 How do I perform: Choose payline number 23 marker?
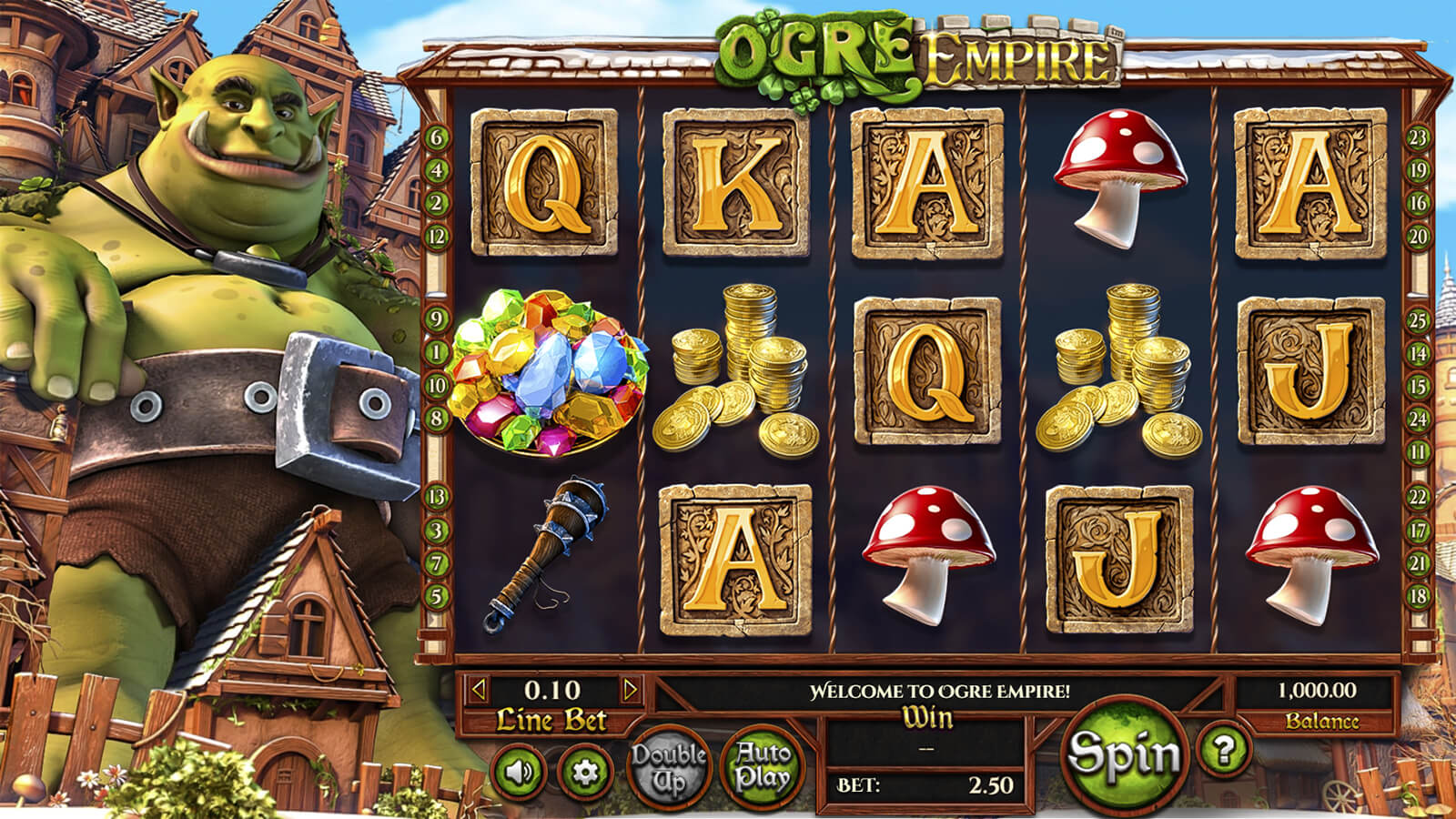(x=1418, y=137)
